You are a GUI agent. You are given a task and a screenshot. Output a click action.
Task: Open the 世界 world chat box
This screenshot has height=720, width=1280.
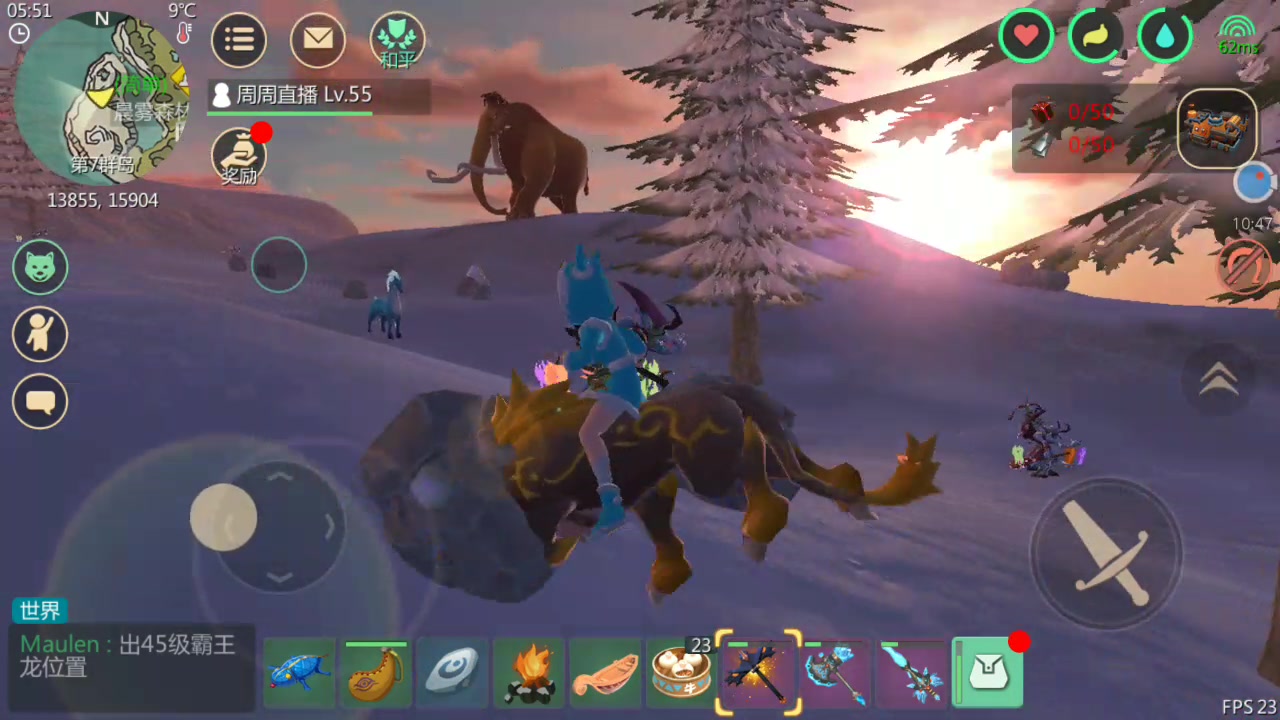click(x=132, y=655)
